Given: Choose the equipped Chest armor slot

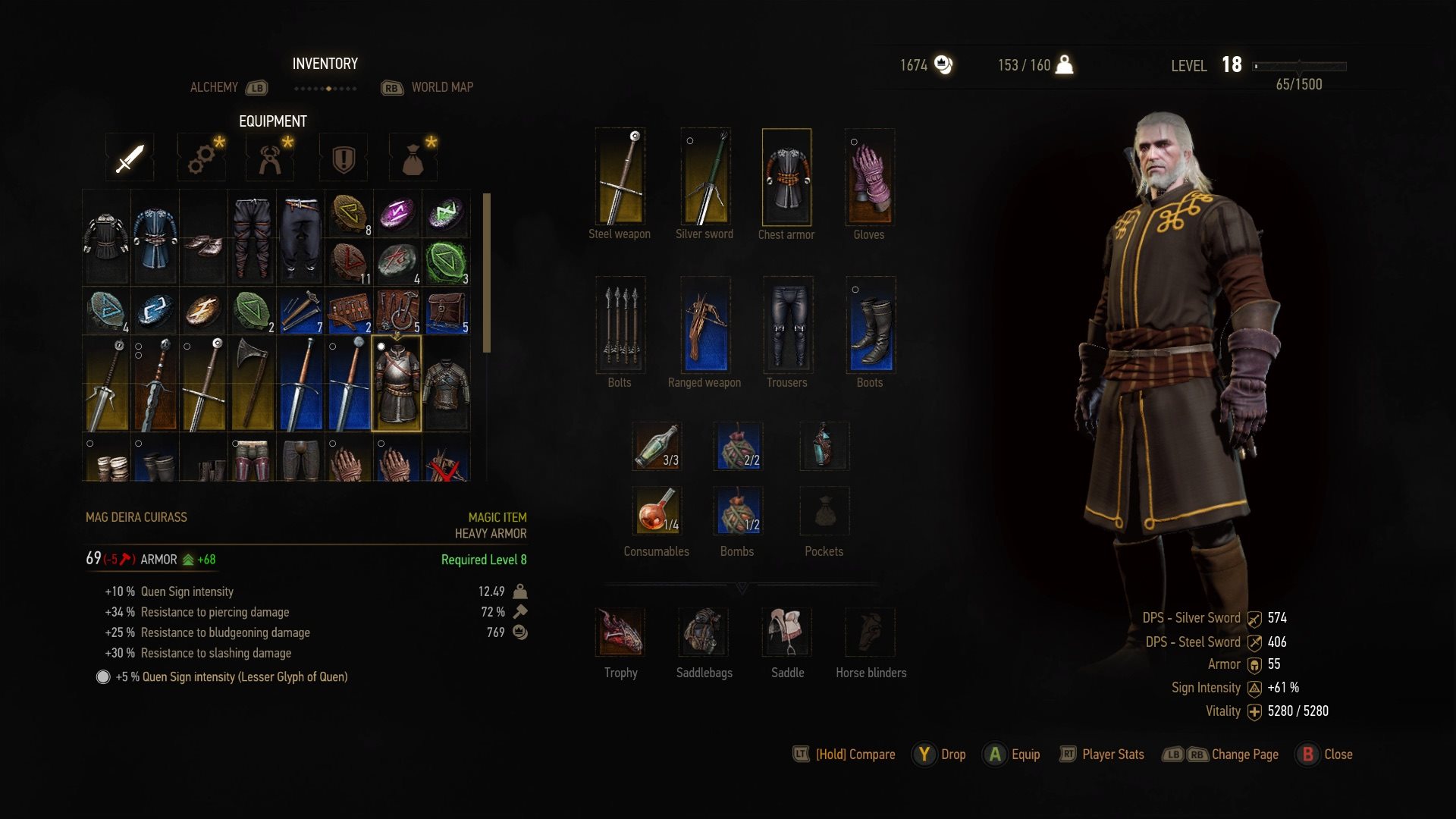Looking at the screenshot, I should click(x=786, y=177).
